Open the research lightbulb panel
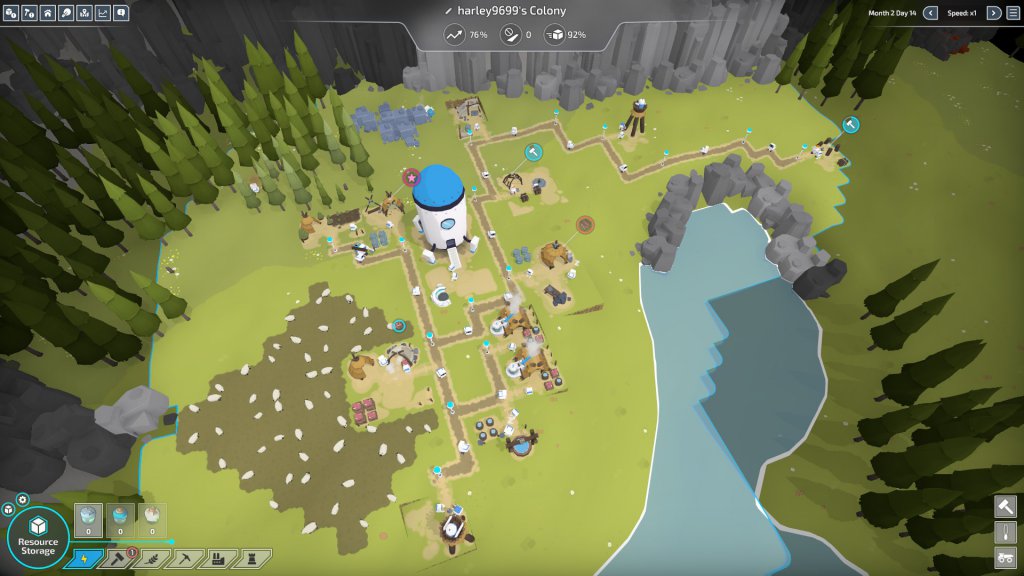The width and height of the screenshot is (1024, 576). click(66, 13)
